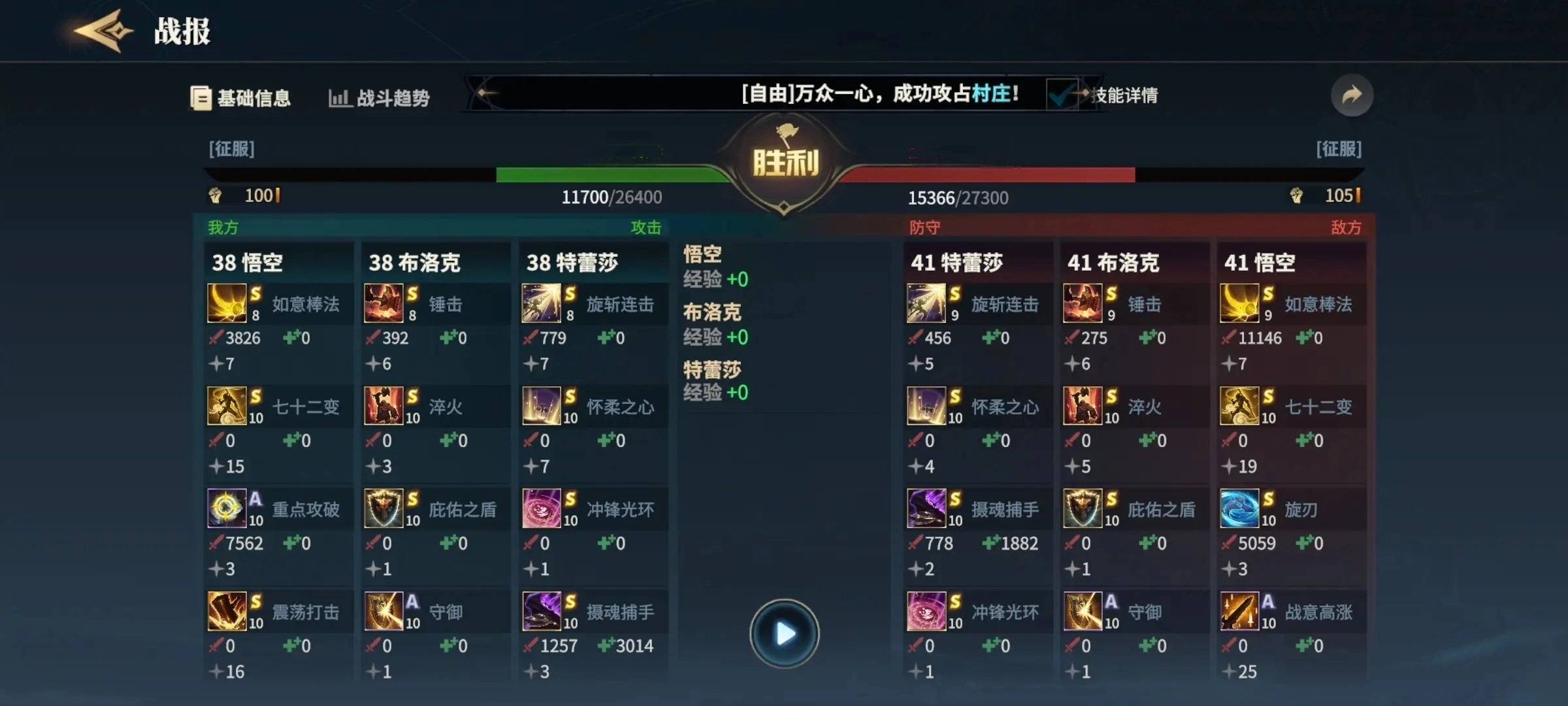The image size is (1568, 706).
Task: Open the 旋斩连击 skill icon of 38 特蕾莎
Action: pos(543,303)
